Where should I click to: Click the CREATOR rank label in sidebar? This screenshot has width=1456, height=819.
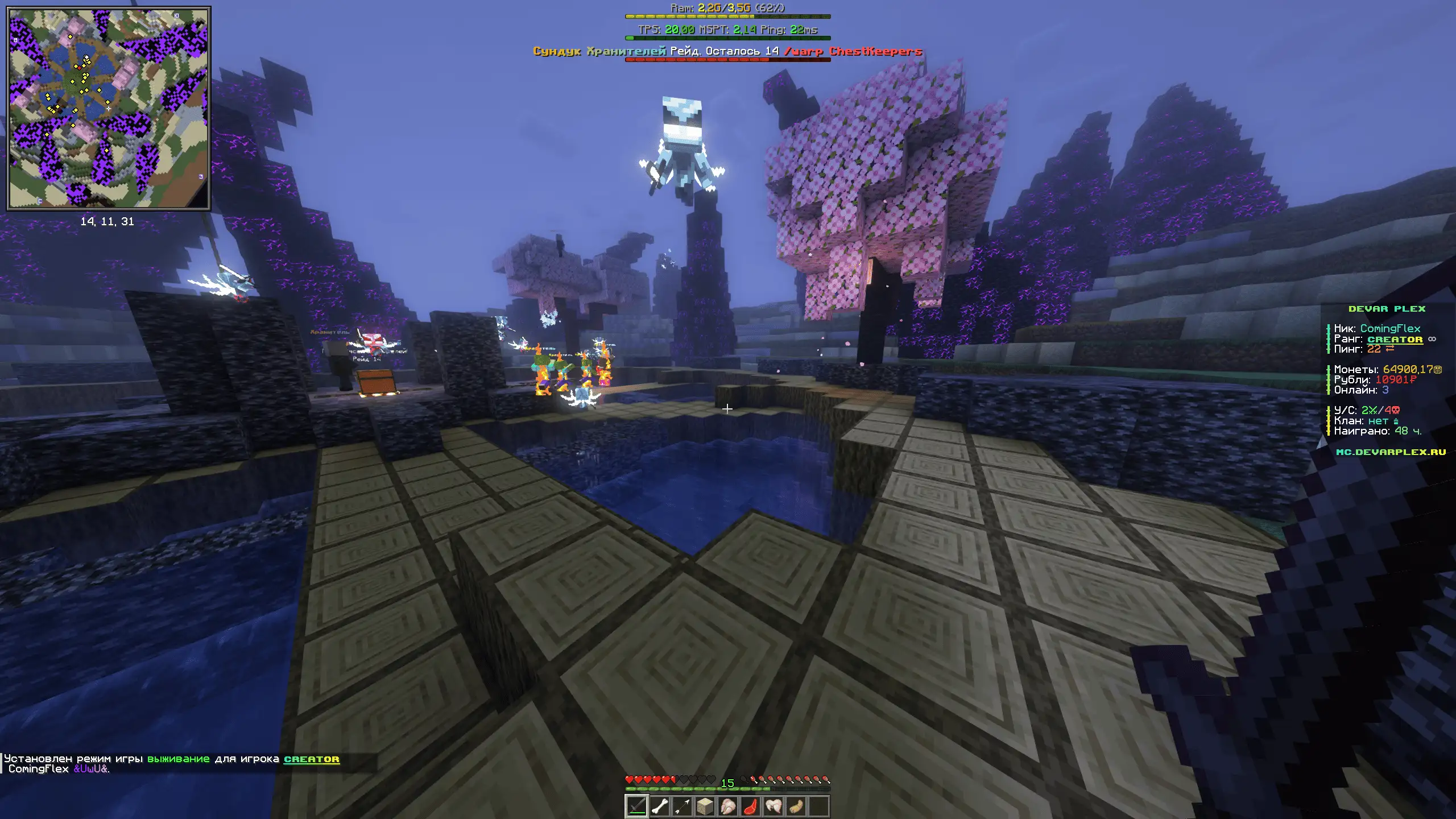(1395, 340)
